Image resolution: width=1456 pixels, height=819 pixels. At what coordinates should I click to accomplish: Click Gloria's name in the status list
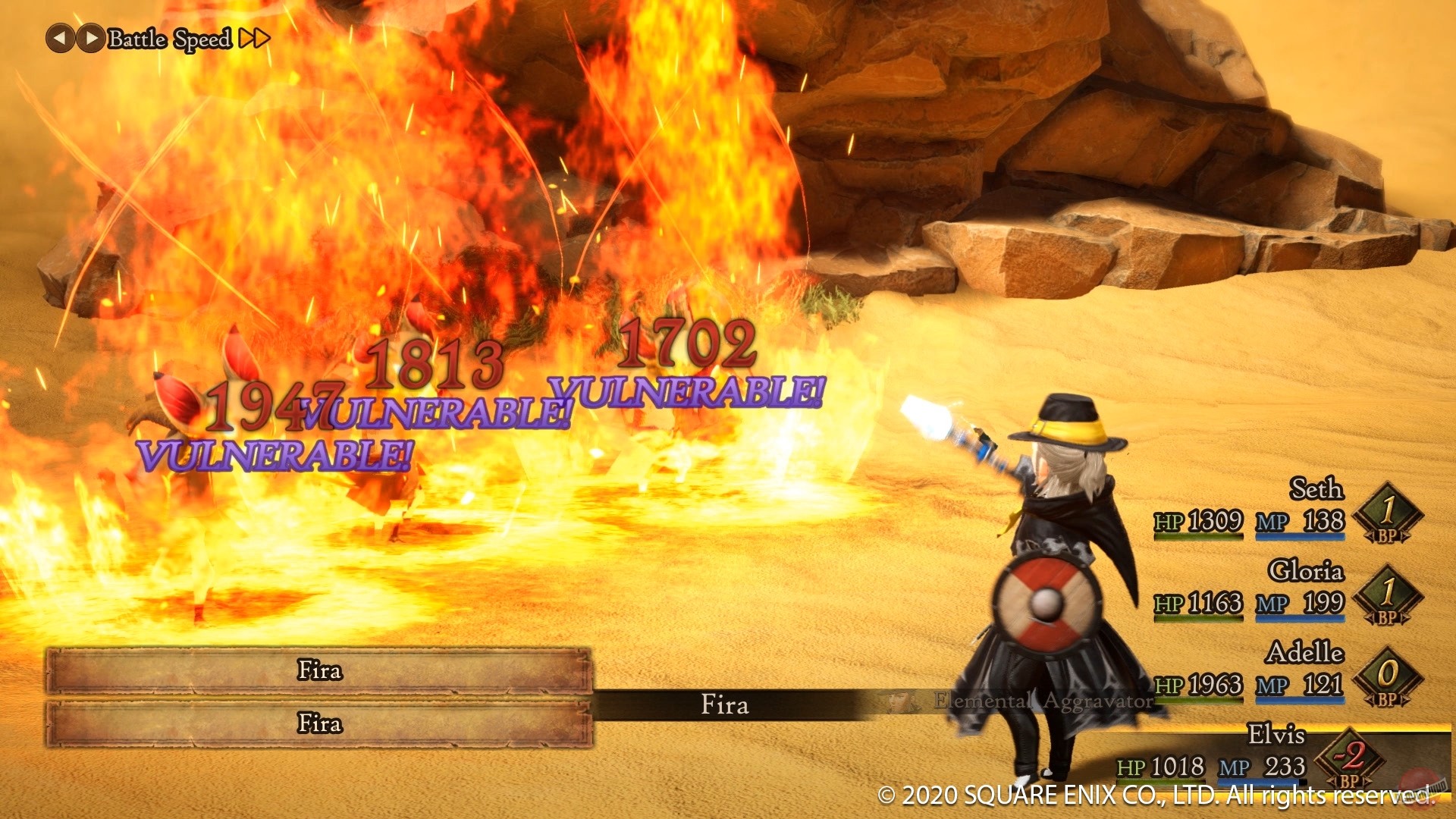[1306, 571]
